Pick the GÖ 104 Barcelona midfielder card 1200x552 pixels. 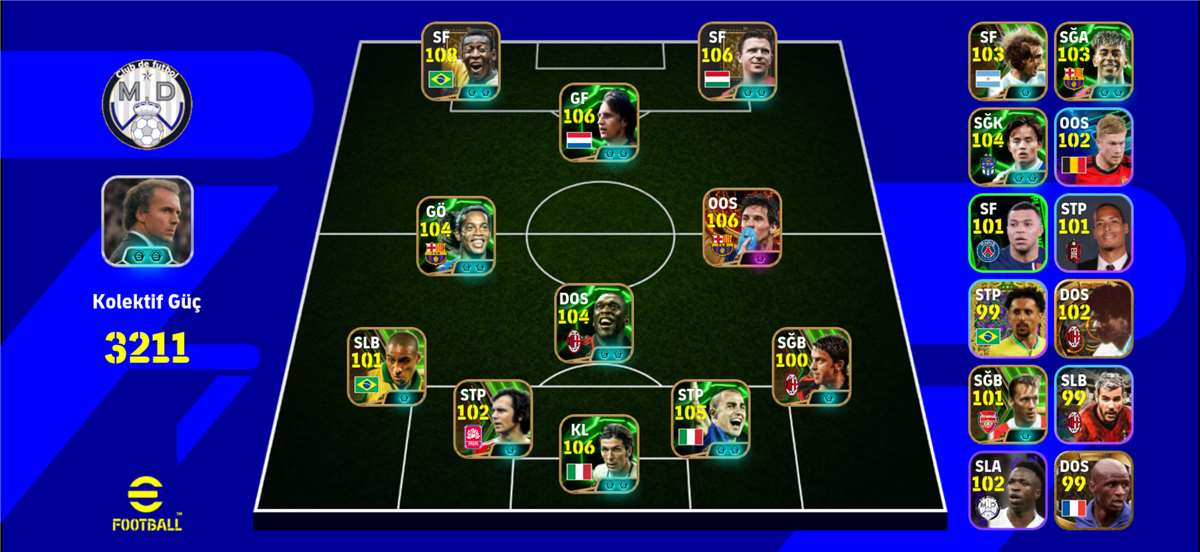point(456,236)
